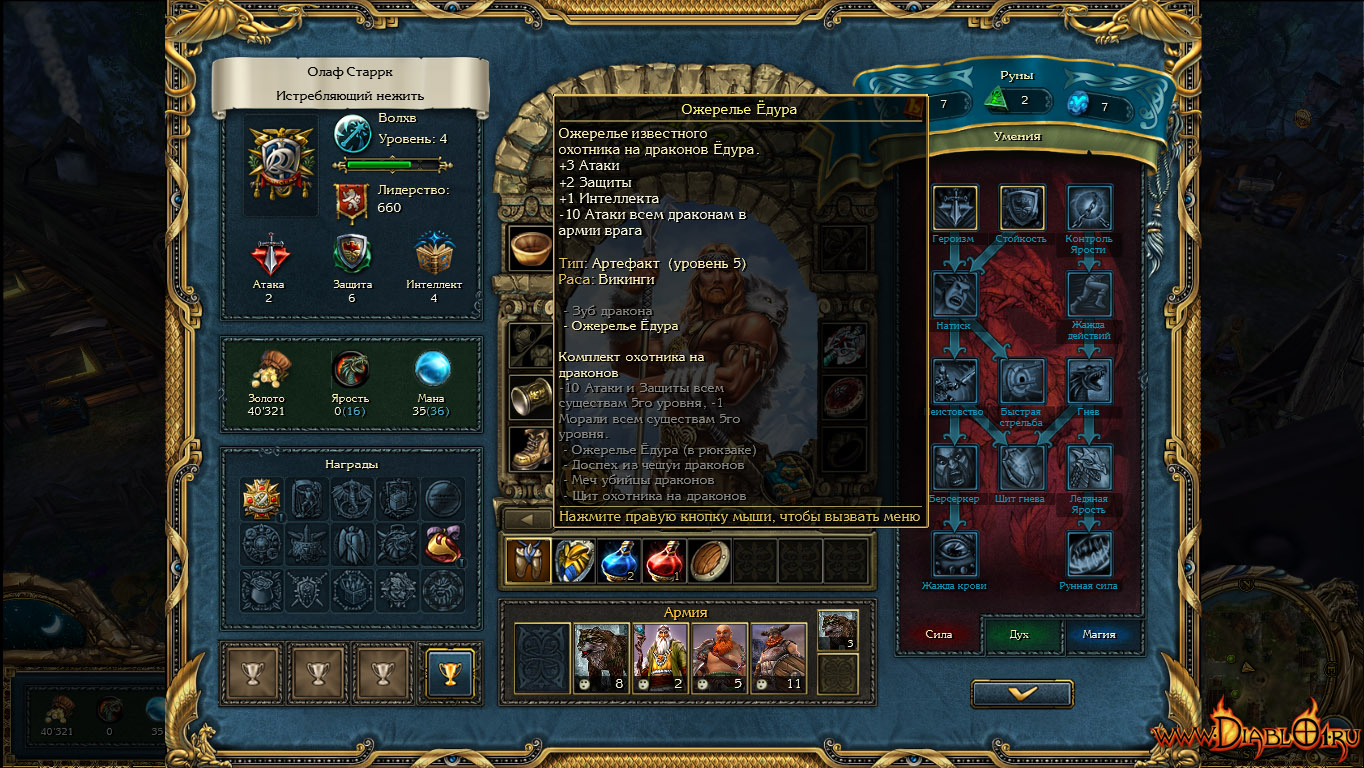Choose the Стойкость skill
Image resolution: width=1364 pixels, height=768 pixels.
[1022, 208]
